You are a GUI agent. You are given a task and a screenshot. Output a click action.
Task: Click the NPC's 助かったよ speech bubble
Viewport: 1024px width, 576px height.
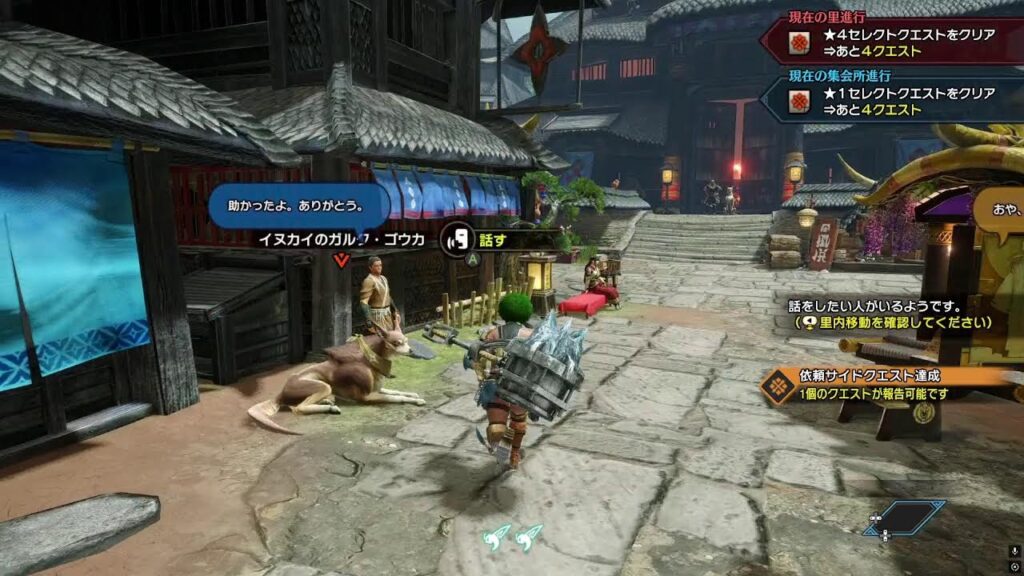coord(298,207)
